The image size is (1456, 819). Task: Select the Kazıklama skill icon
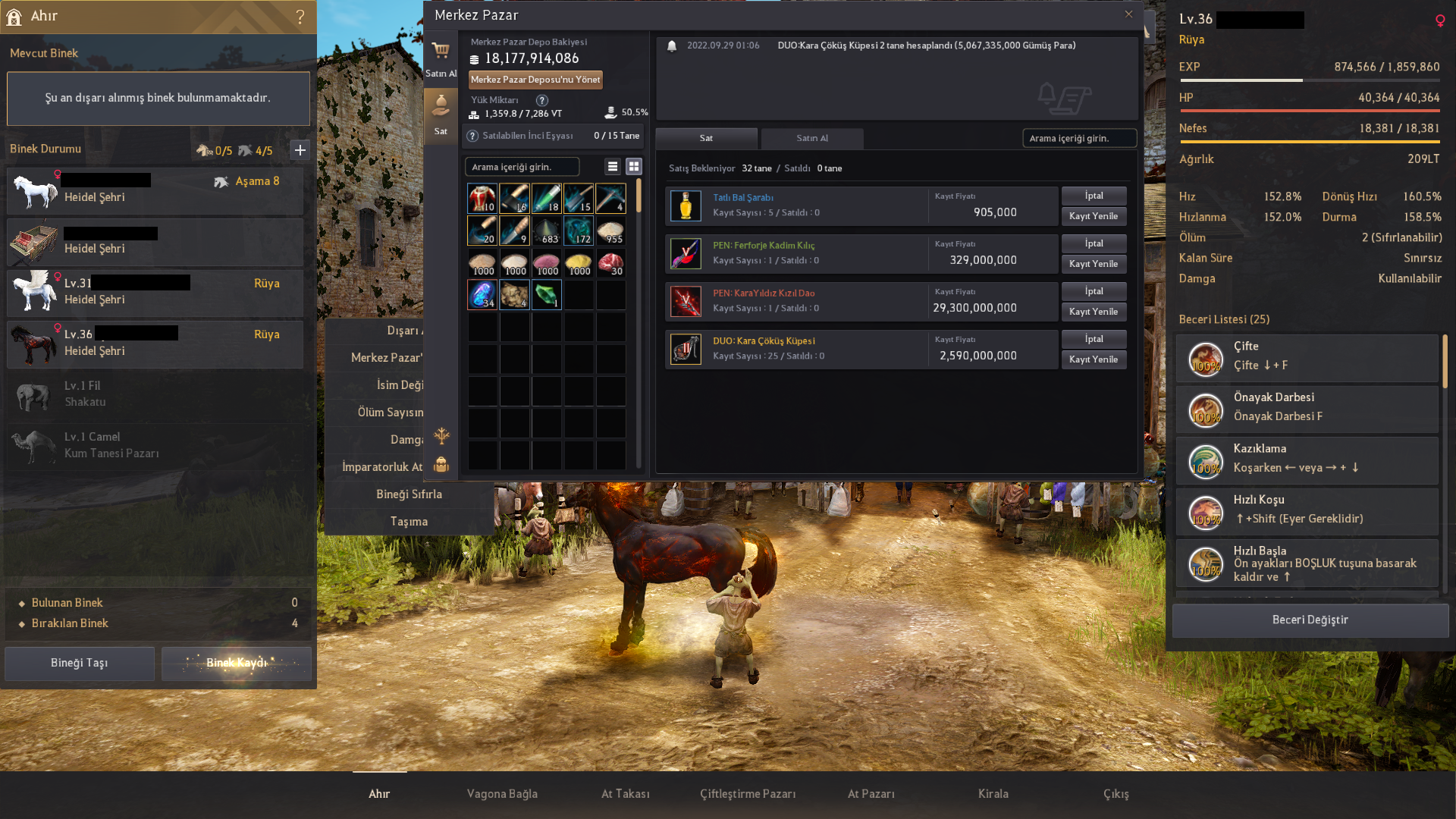1206,461
